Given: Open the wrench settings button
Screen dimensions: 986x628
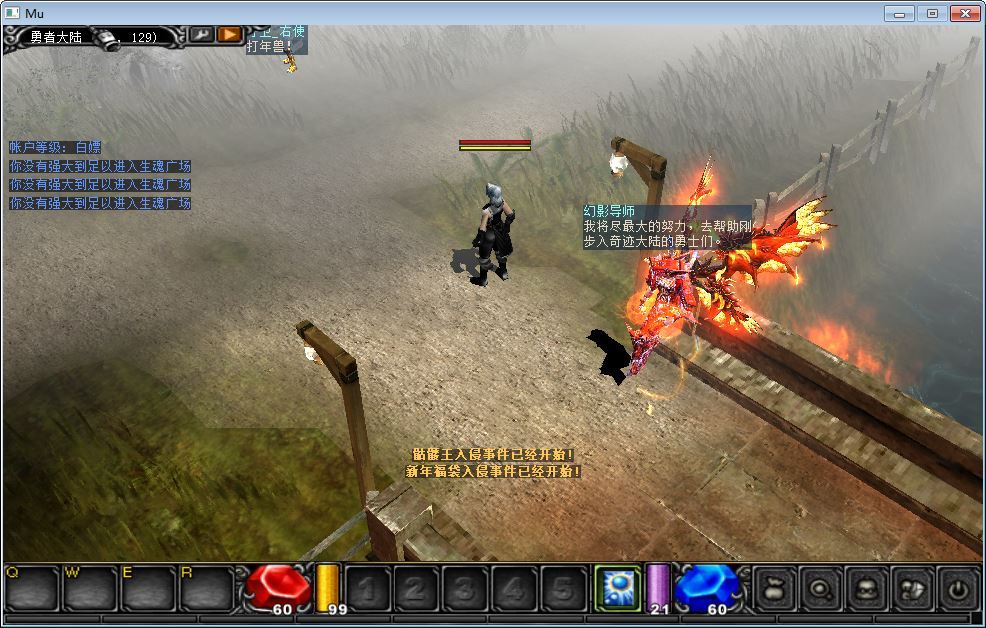Looking at the screenshot, I should click(x=201, y=35).
